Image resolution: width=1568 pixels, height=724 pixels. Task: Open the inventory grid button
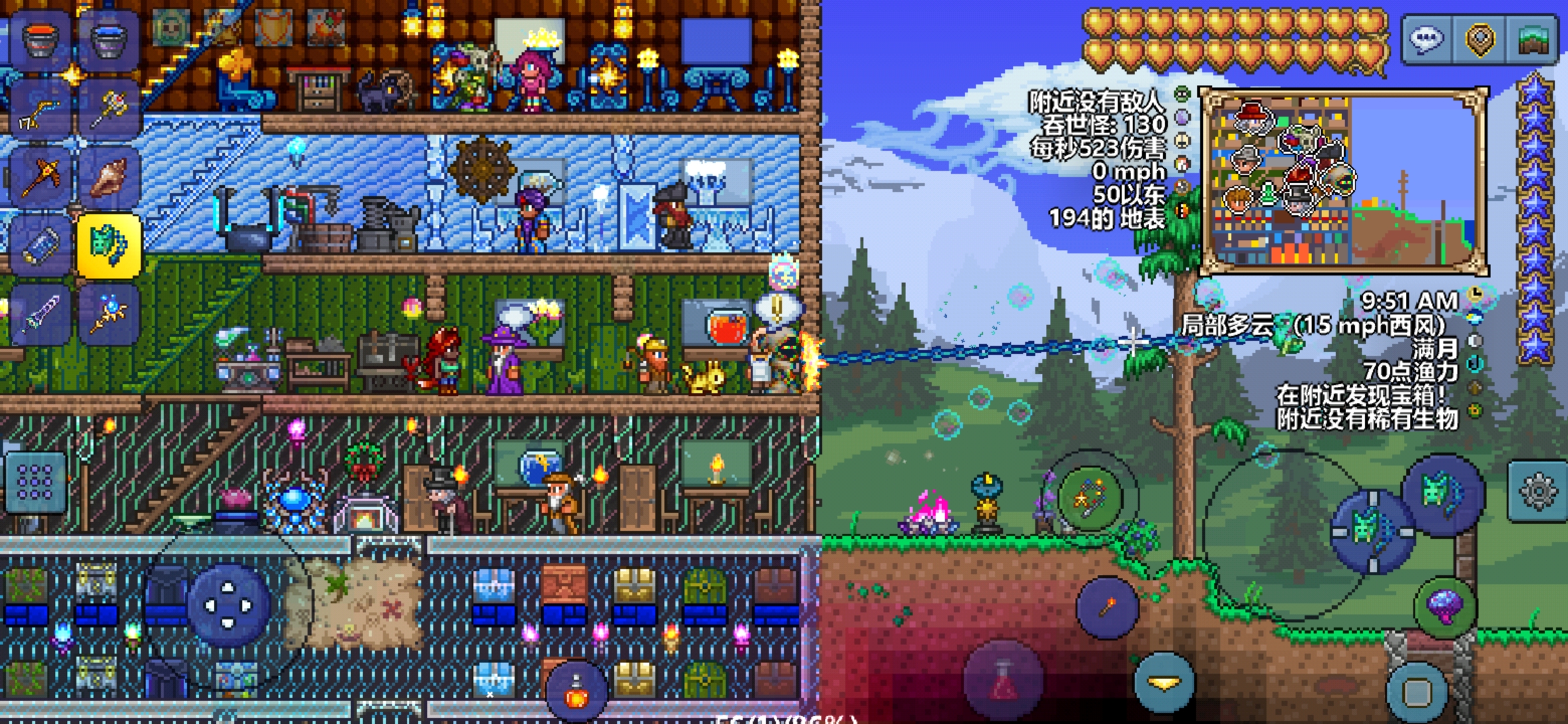point(35,483)
